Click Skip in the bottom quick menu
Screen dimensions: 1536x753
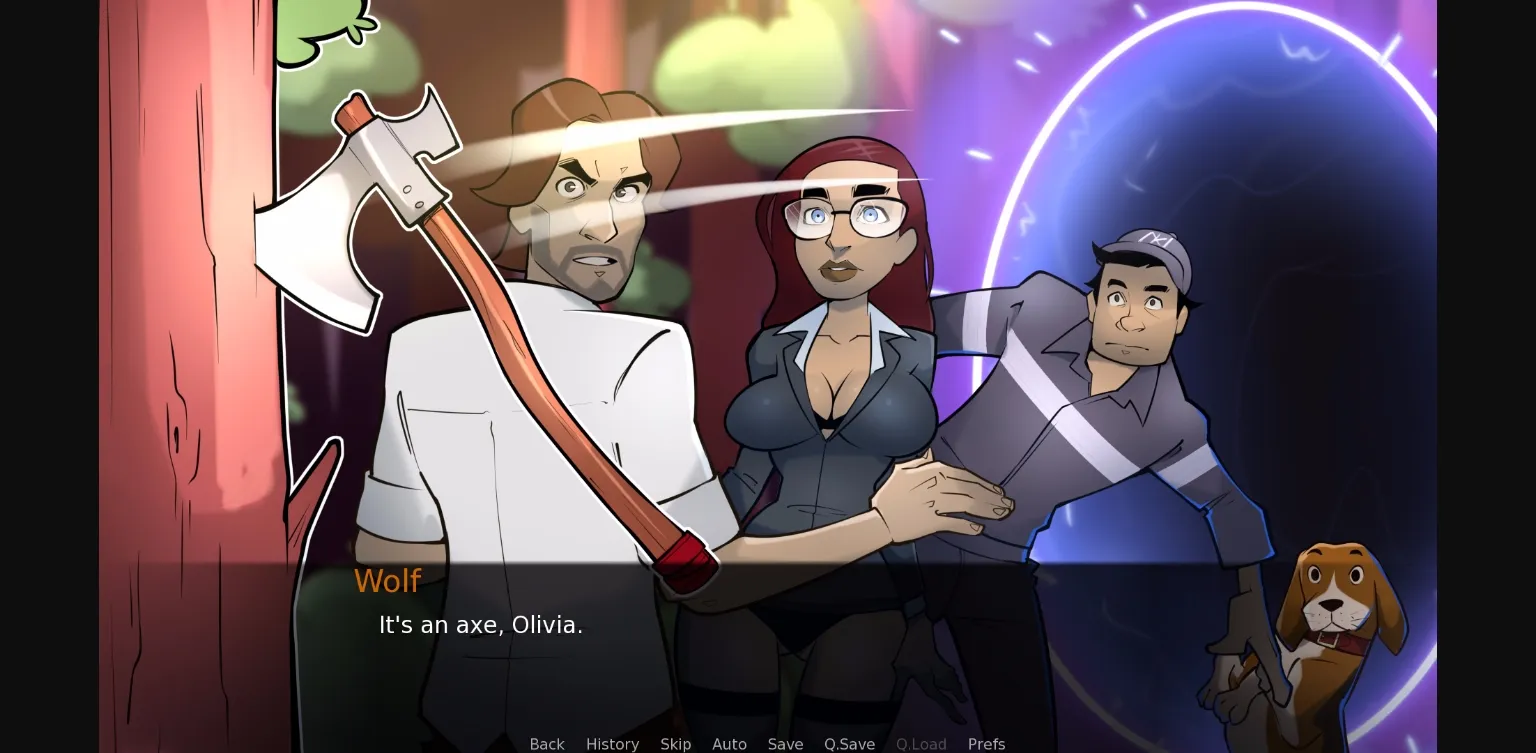[675, 744]
